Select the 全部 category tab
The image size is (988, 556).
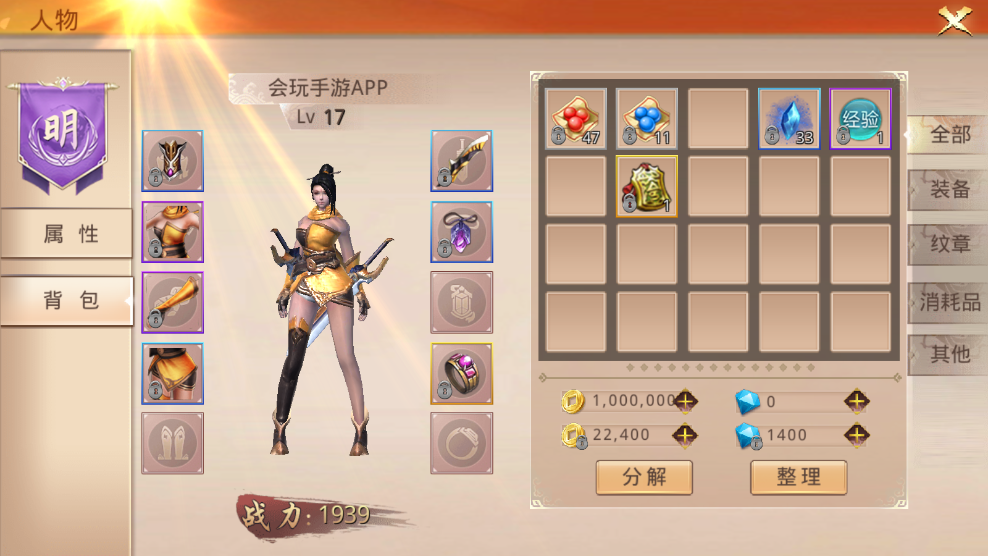(948, 135)
